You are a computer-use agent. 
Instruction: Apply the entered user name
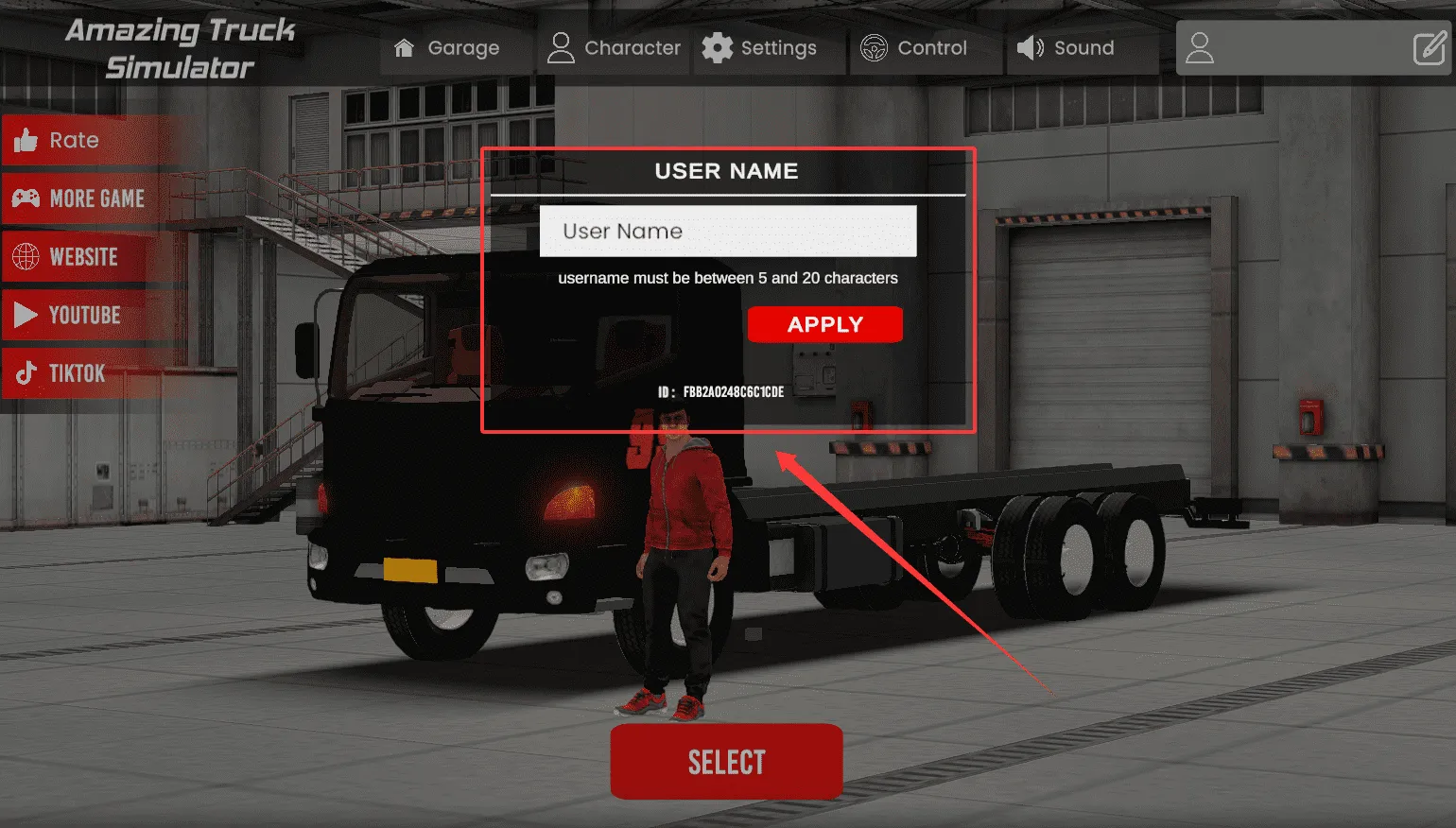tap(824, 325)
